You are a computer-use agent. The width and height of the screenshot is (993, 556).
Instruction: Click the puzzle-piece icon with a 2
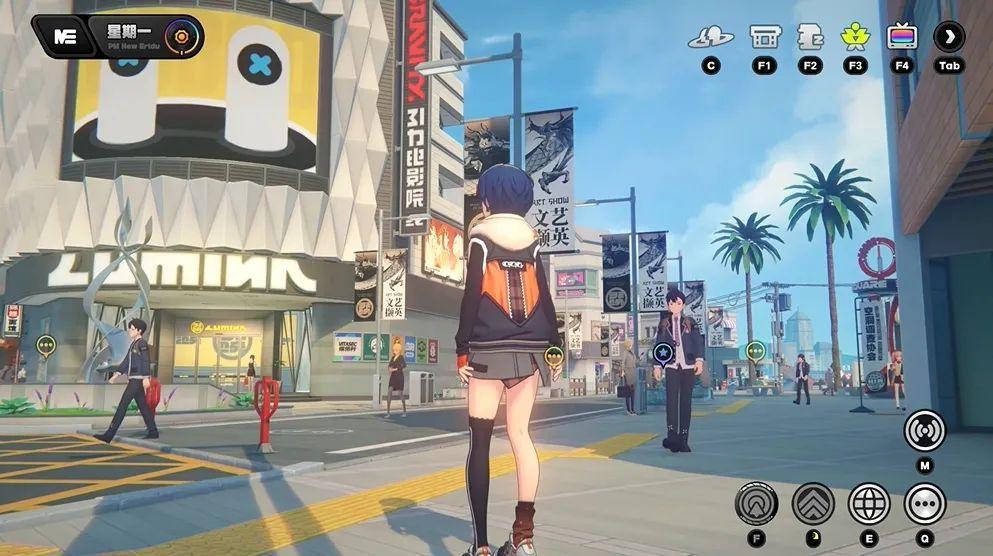point(810,38)
